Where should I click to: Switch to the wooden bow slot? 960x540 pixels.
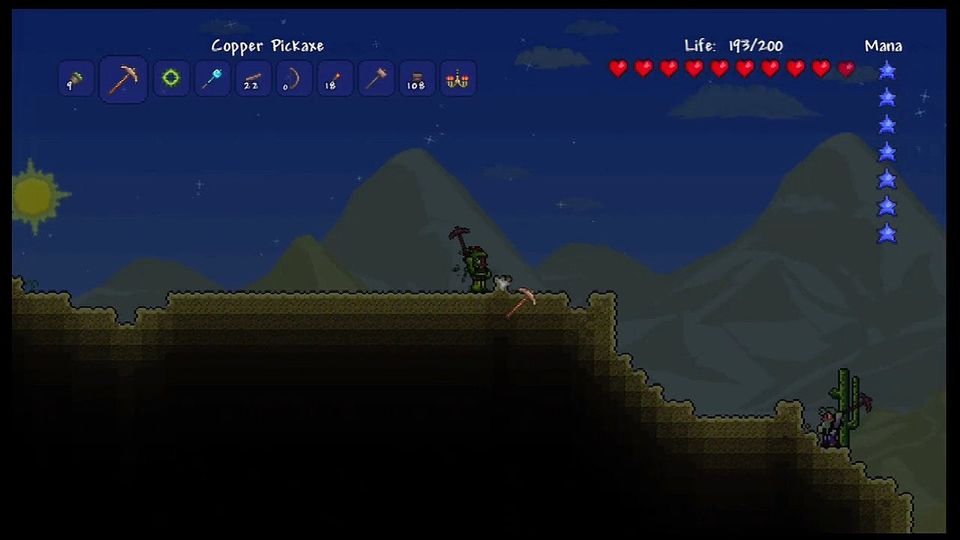click(294, 79)
